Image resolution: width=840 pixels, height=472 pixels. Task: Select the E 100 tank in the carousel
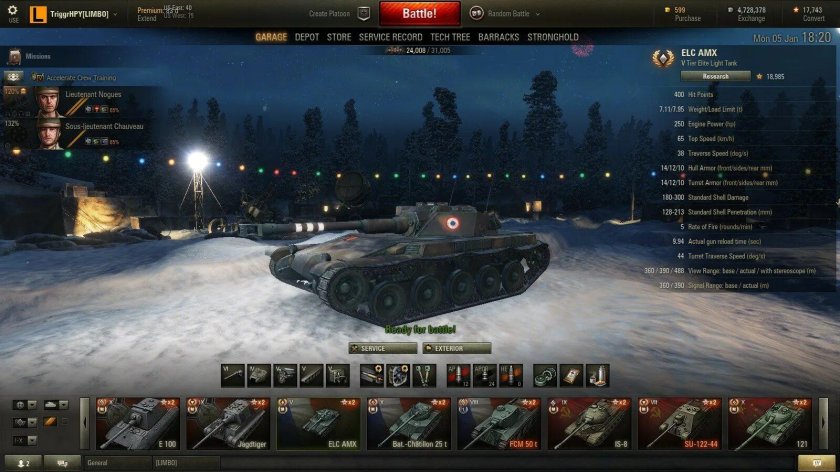tap(136, 423)
